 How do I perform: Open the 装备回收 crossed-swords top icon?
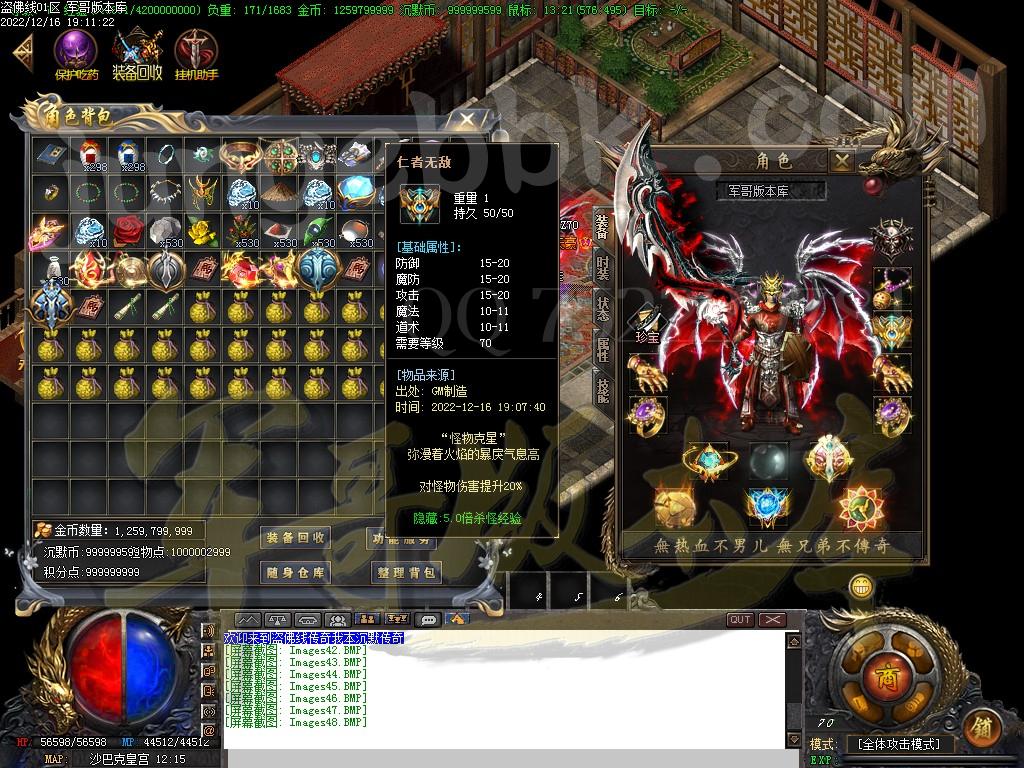[137, 52]
